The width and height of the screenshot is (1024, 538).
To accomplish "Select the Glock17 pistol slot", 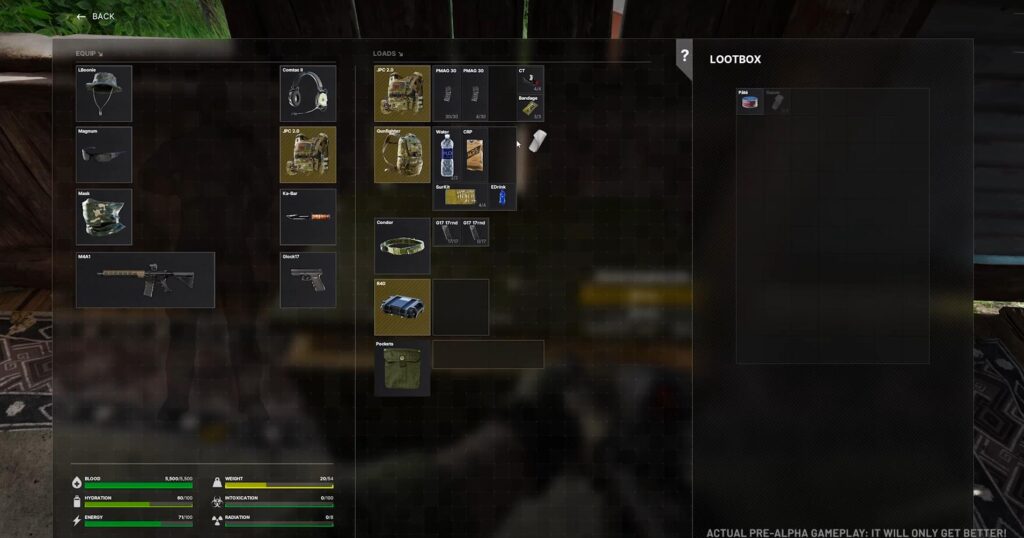I will coord(307,280).
